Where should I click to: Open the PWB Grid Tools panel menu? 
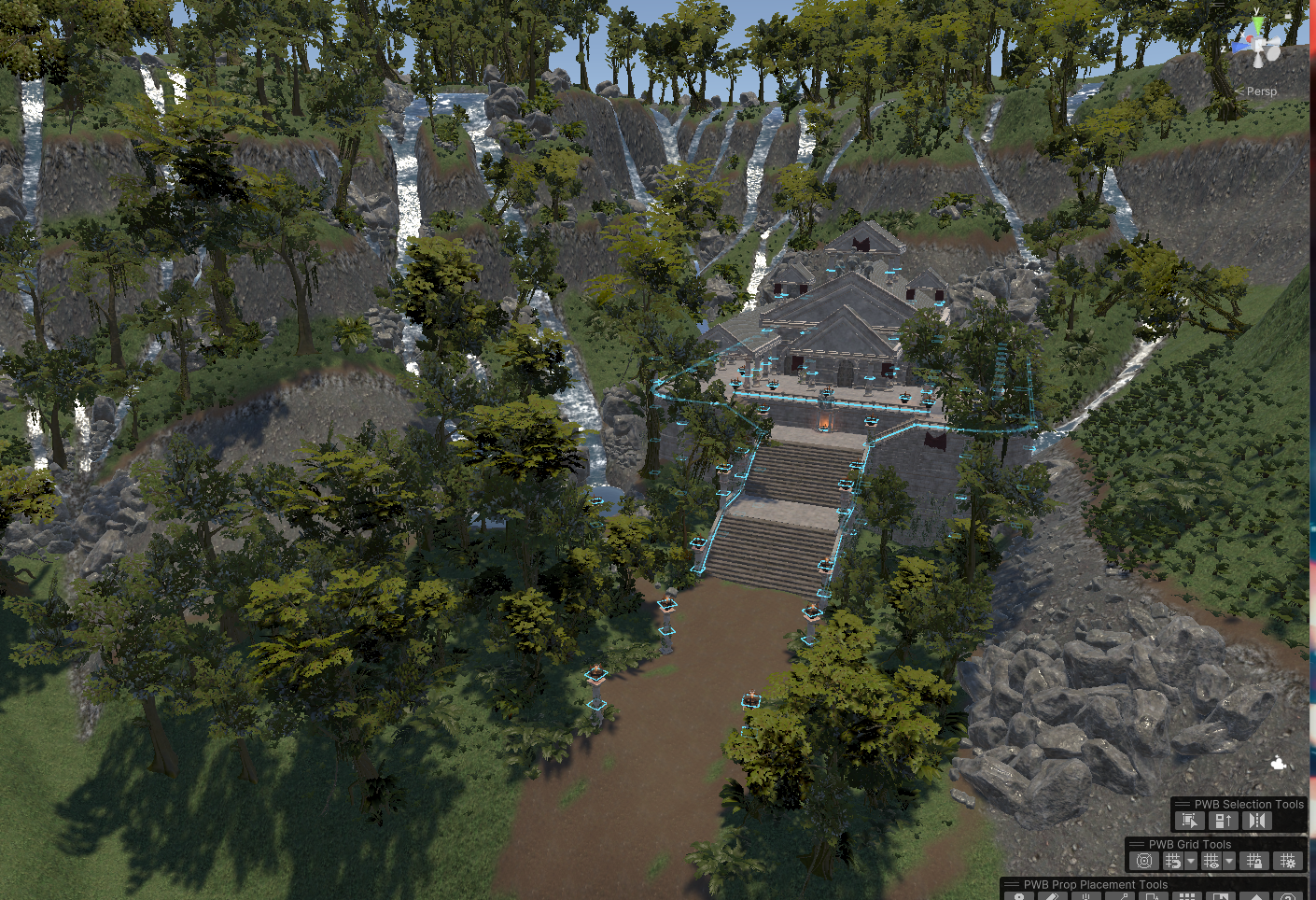1137,844
